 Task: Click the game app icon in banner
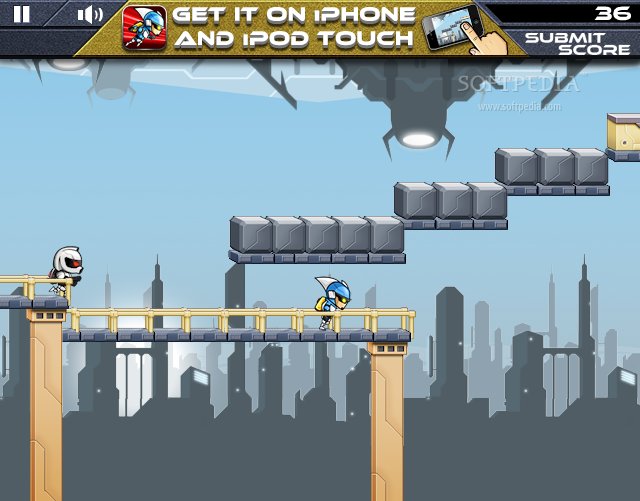(144, 28)
